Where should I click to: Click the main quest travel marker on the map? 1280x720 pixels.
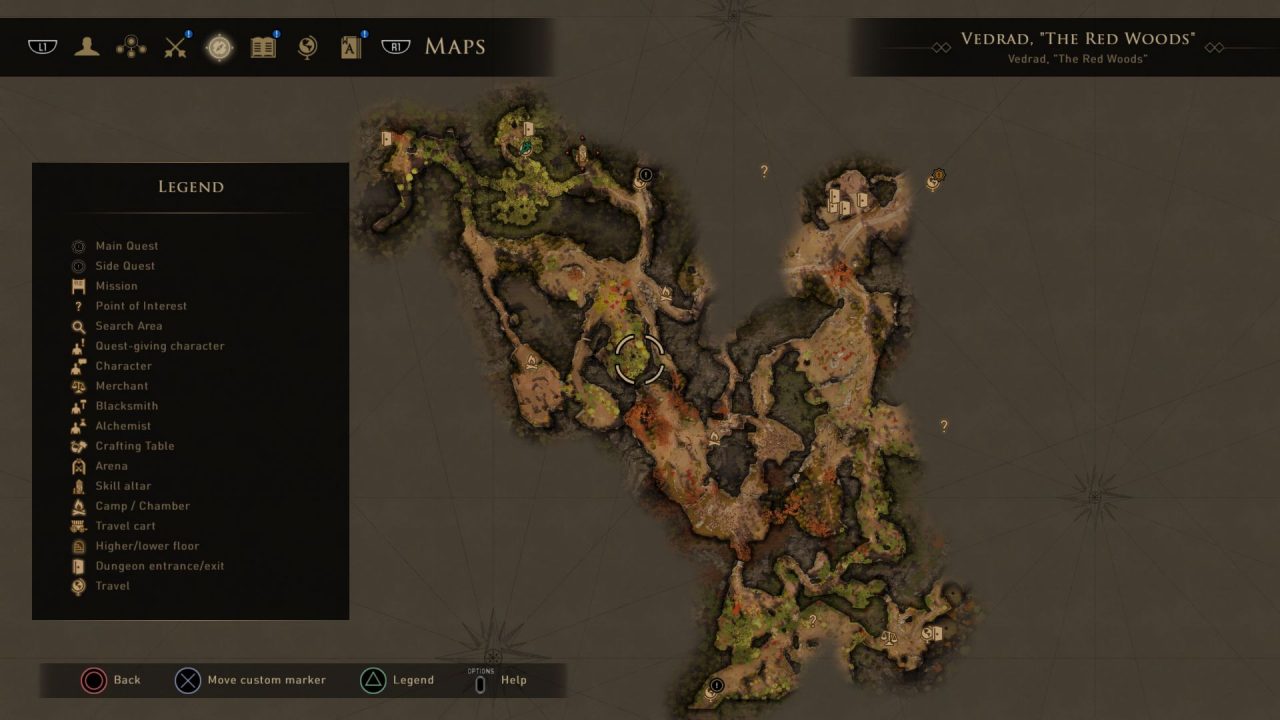click(935, 180)
